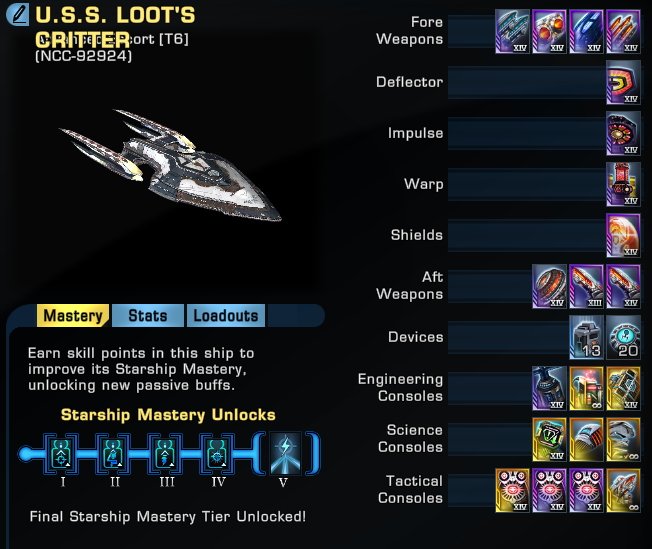Screen dimensions: 652x549
Task: View the Starship Mastery tier I unlock
Action: click(x=64, y=453)
